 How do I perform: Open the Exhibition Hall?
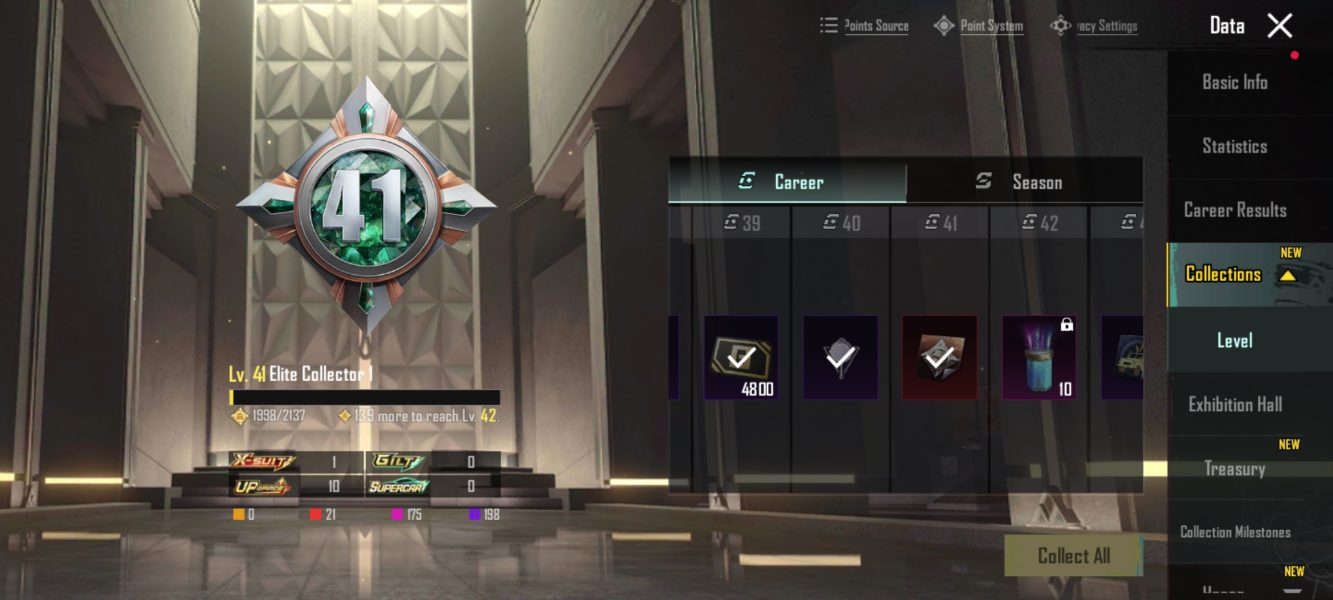click(x=1234, y=405)
